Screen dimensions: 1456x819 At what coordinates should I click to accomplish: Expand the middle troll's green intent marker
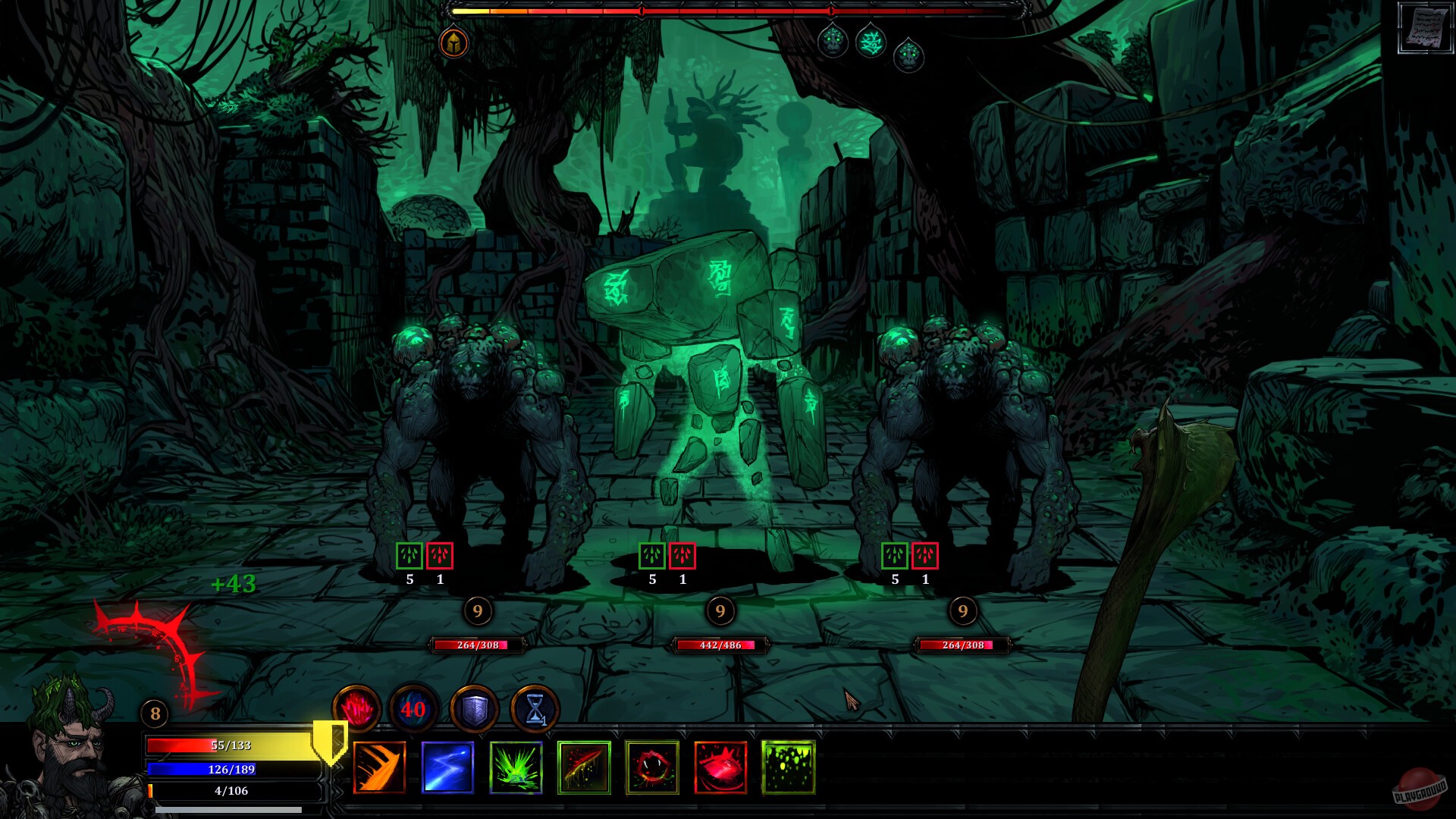(x=653, y=557)
